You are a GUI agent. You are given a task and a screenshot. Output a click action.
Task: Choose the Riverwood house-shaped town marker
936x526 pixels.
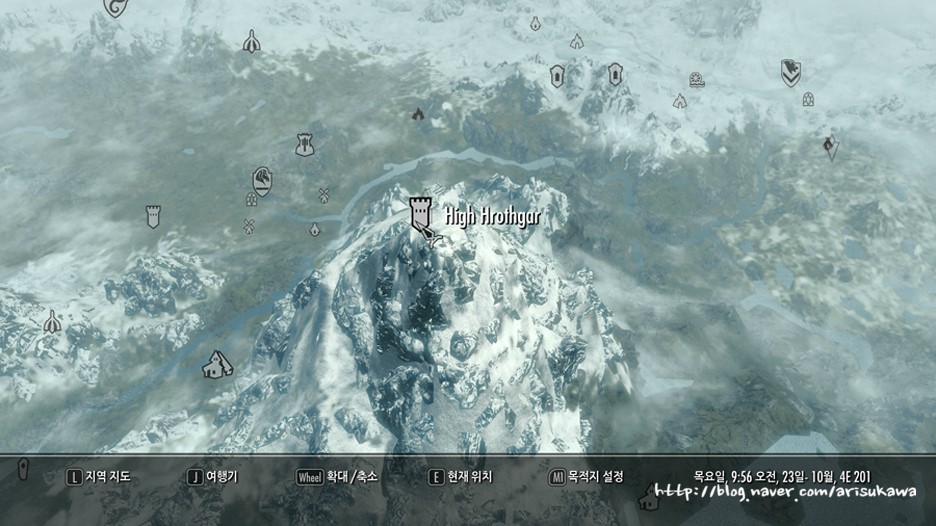click(x=214, y=366)
